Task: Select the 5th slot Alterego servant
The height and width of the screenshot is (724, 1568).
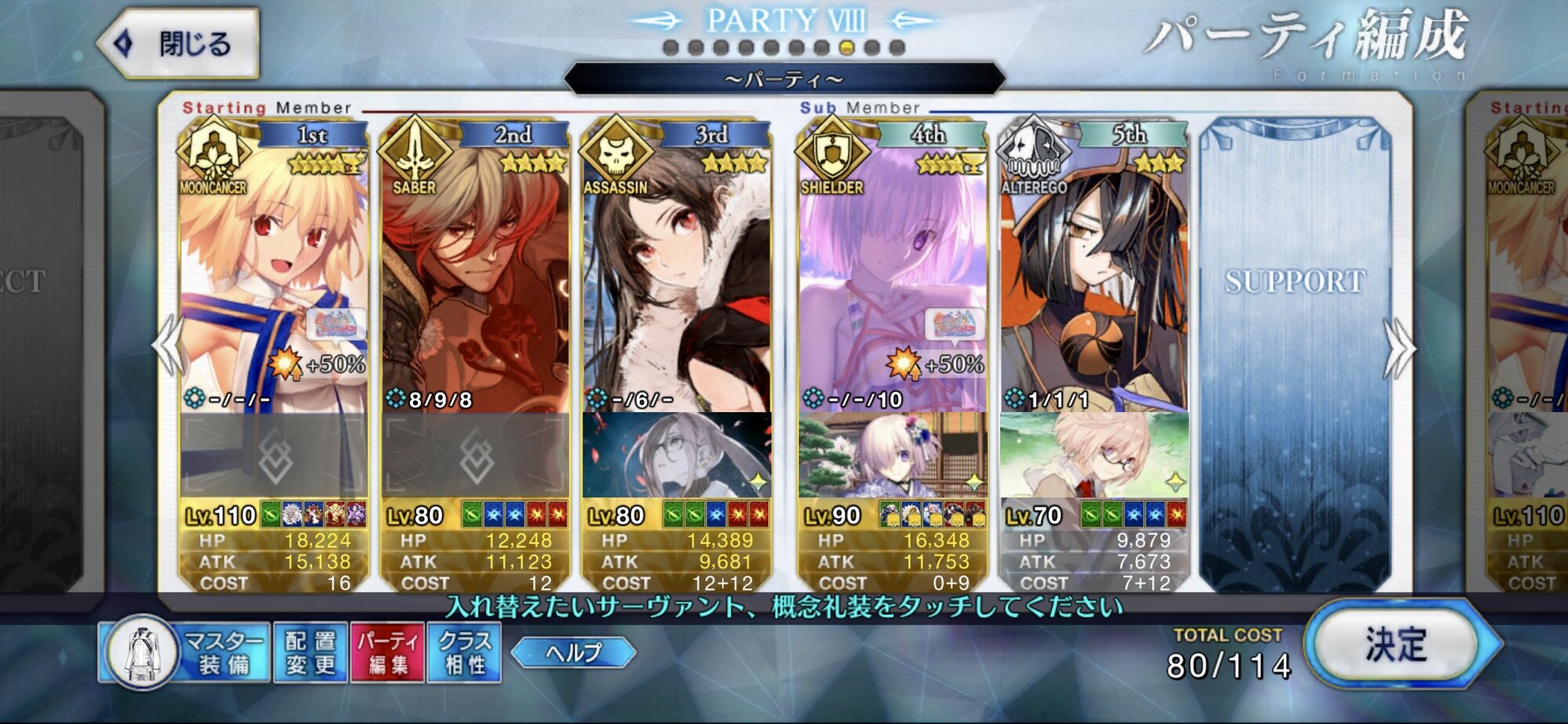Action: click(1094, 274)
